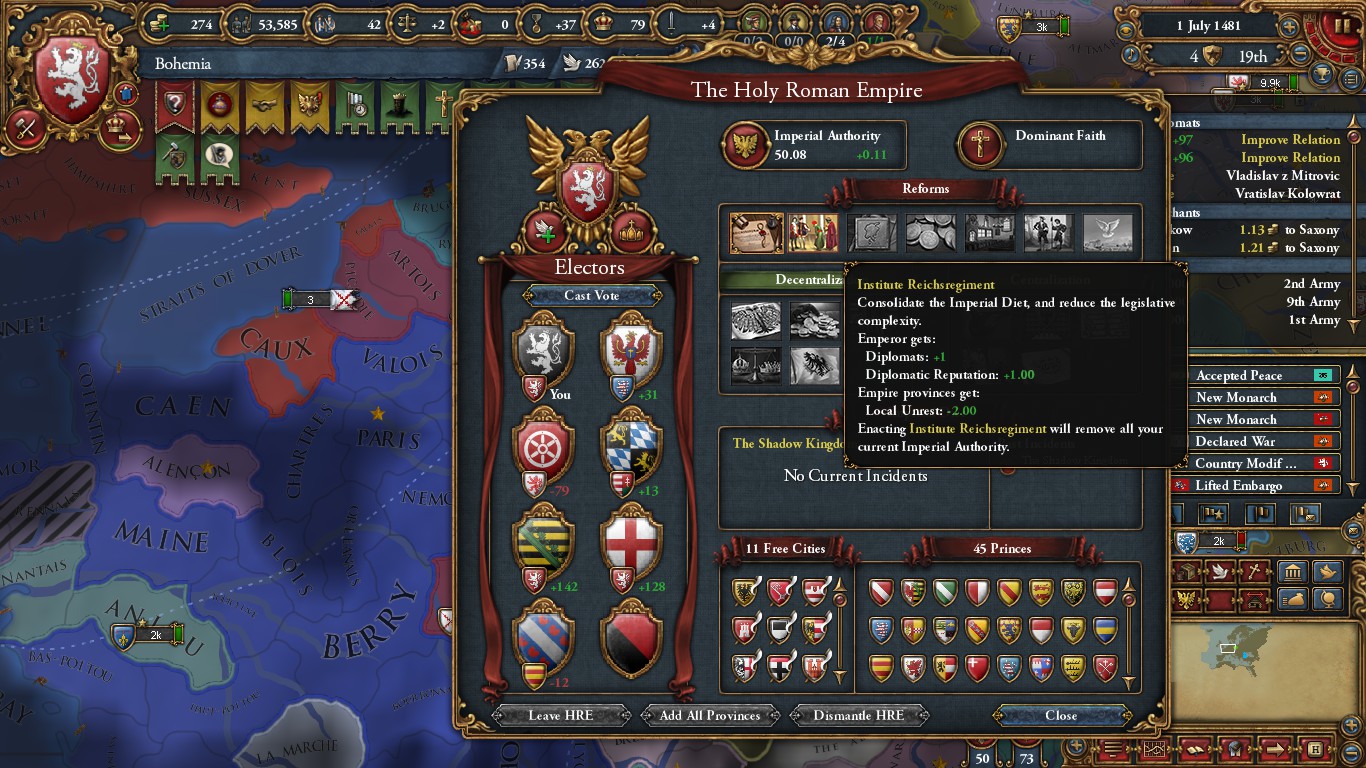The image size is (1366, 768).
Task: Select the 2nd Army in outliner
Action: [x=1311, y=284]
